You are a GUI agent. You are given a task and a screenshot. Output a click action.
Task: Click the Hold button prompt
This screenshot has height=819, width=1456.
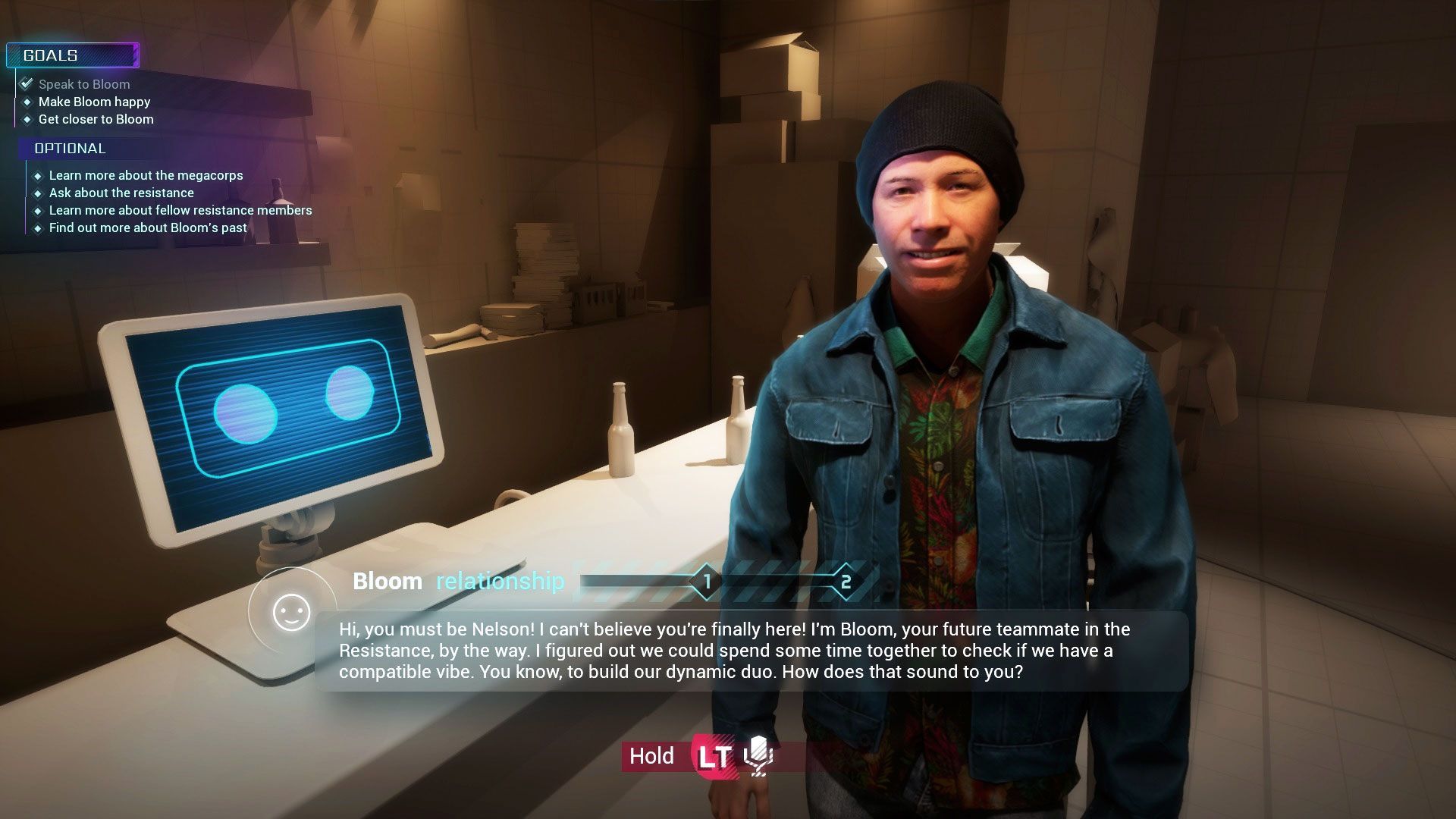tap(651, 756)
